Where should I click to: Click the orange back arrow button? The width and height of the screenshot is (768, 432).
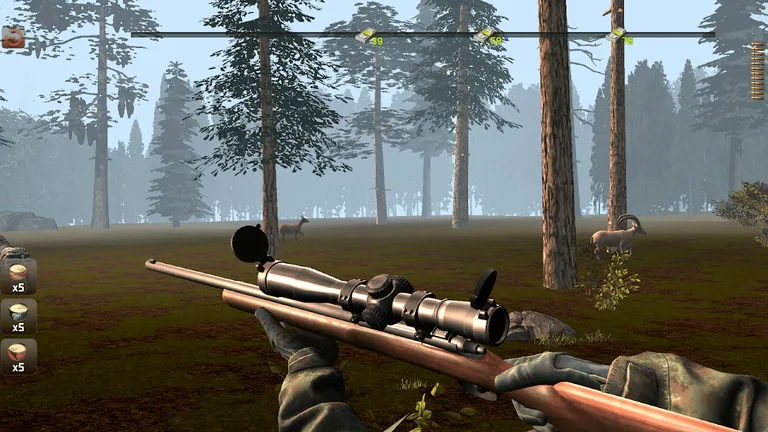13,38
